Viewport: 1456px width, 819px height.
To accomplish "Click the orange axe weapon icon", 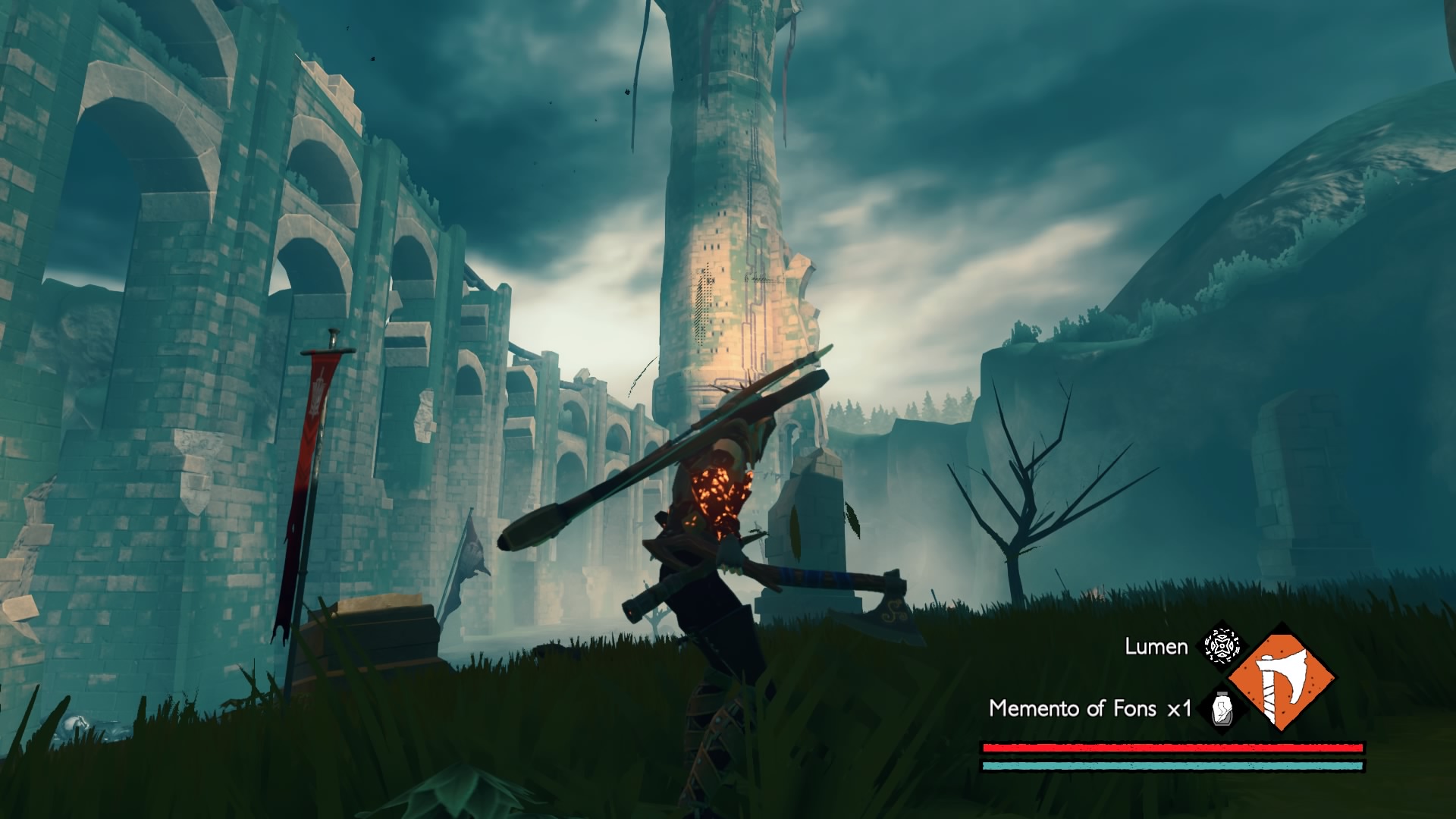I will pyautogui.click(x=1281, y=677).
